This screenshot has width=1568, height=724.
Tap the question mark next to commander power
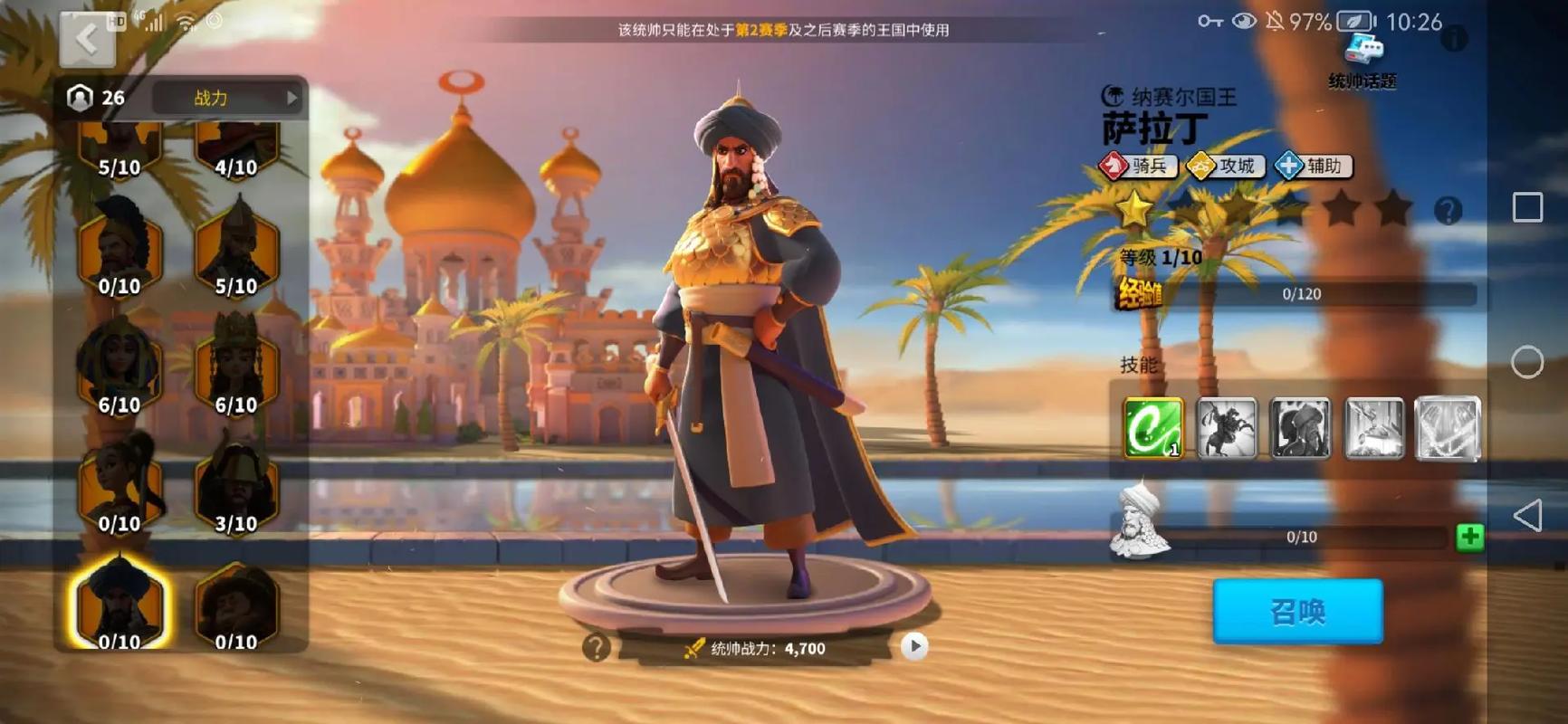[x=597, y=646]
